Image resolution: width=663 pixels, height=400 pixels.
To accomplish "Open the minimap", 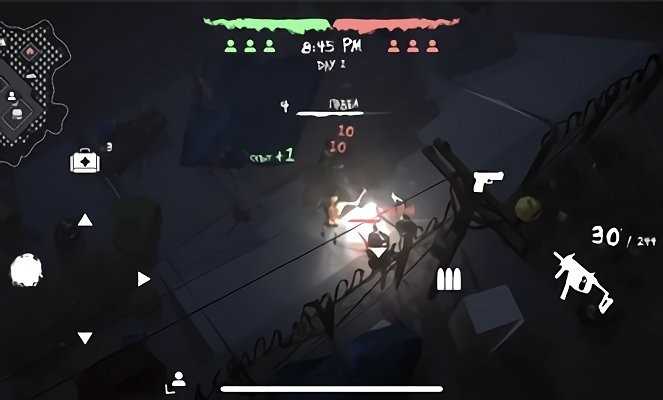I will (32, 85).
